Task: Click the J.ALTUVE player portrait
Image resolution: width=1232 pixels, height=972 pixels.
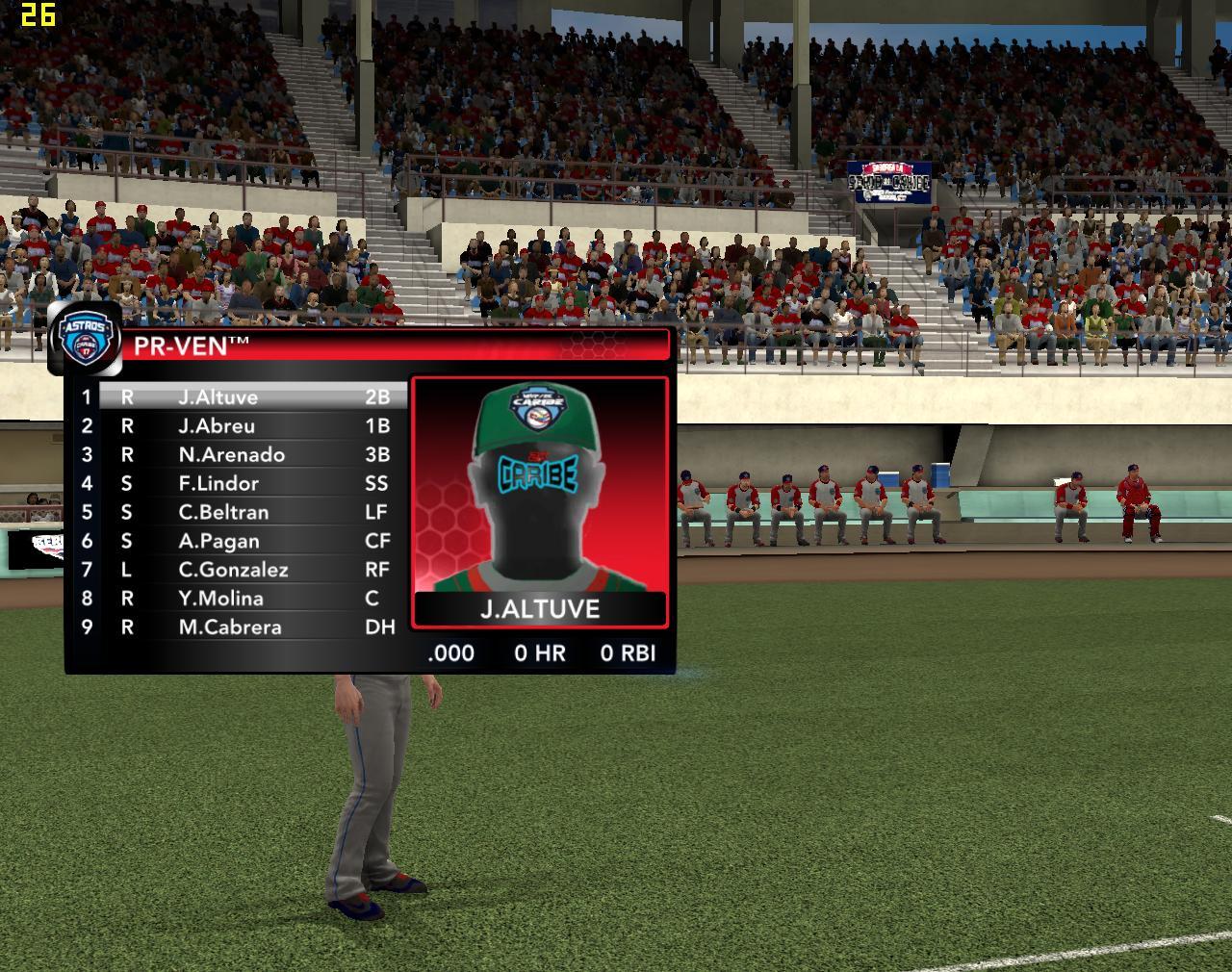Action: tap(539, 491)
